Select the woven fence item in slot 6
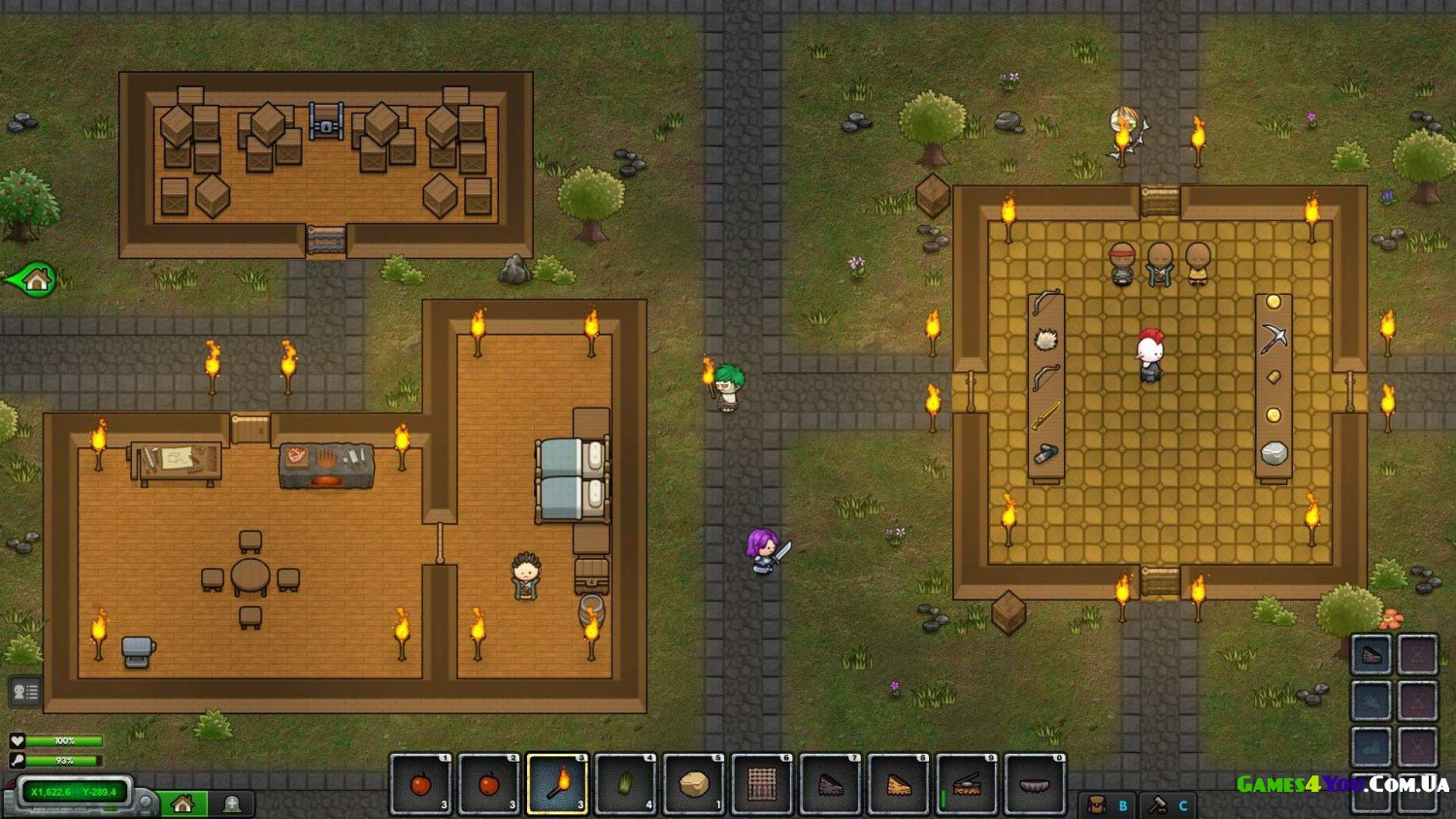1456x819 pixels. 762,784
